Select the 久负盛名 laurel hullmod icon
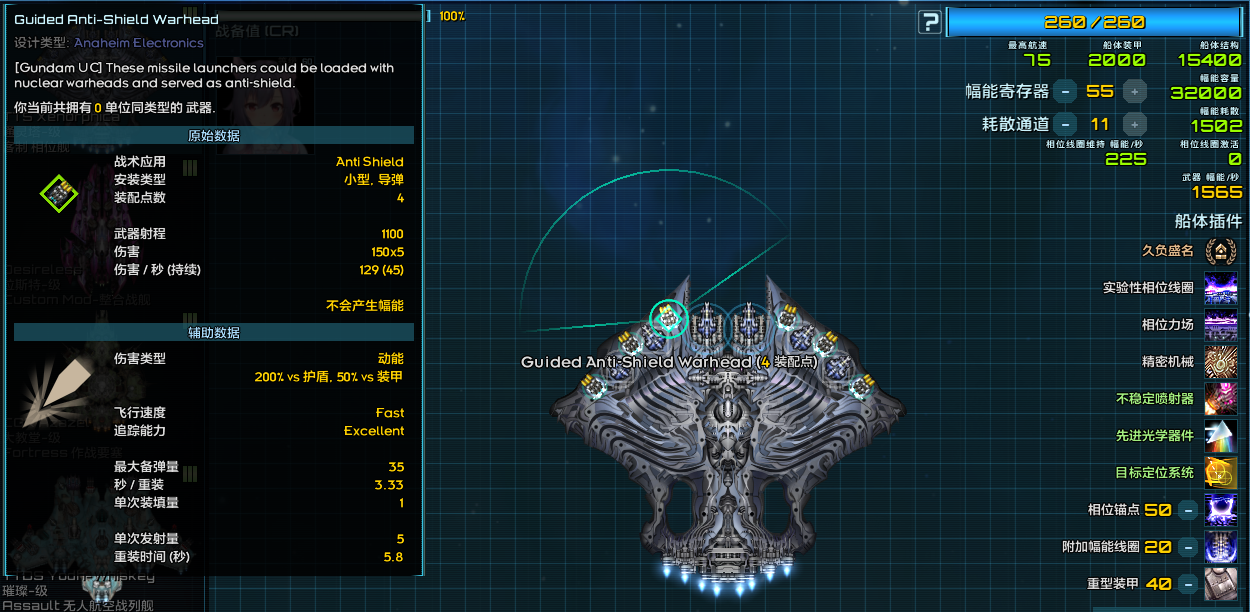The height and width of the screenshot is (612, 1250). 1220,251
